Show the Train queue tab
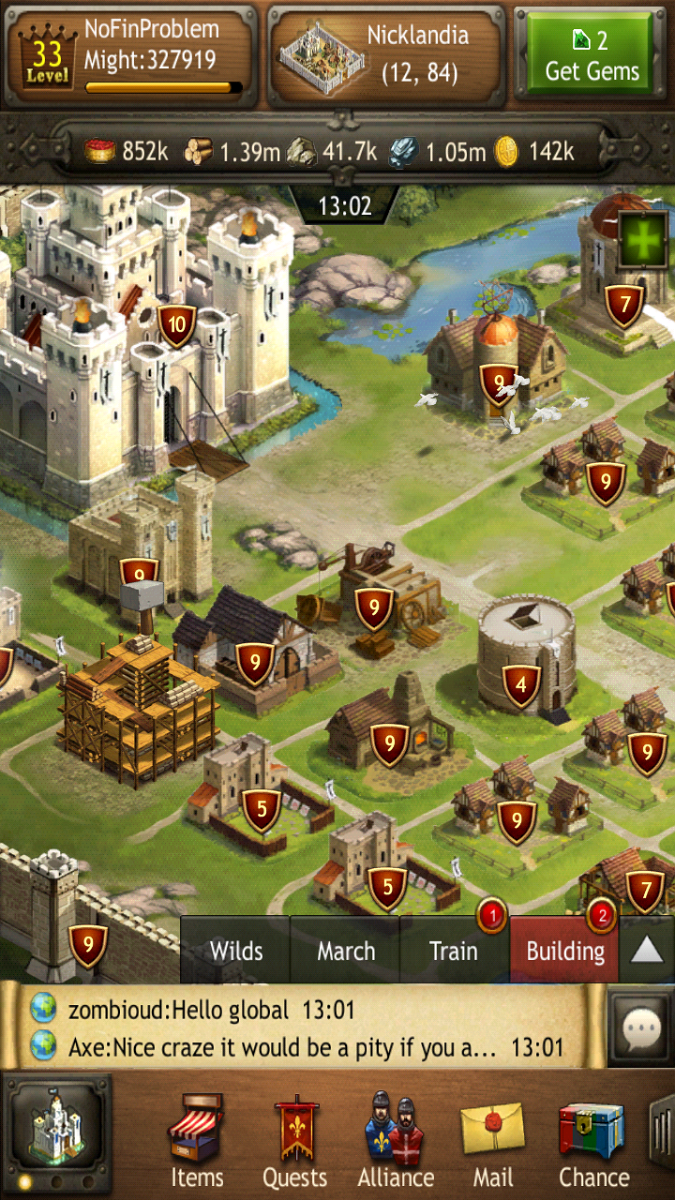This screenshot has width=675, height=1200. 454,950
